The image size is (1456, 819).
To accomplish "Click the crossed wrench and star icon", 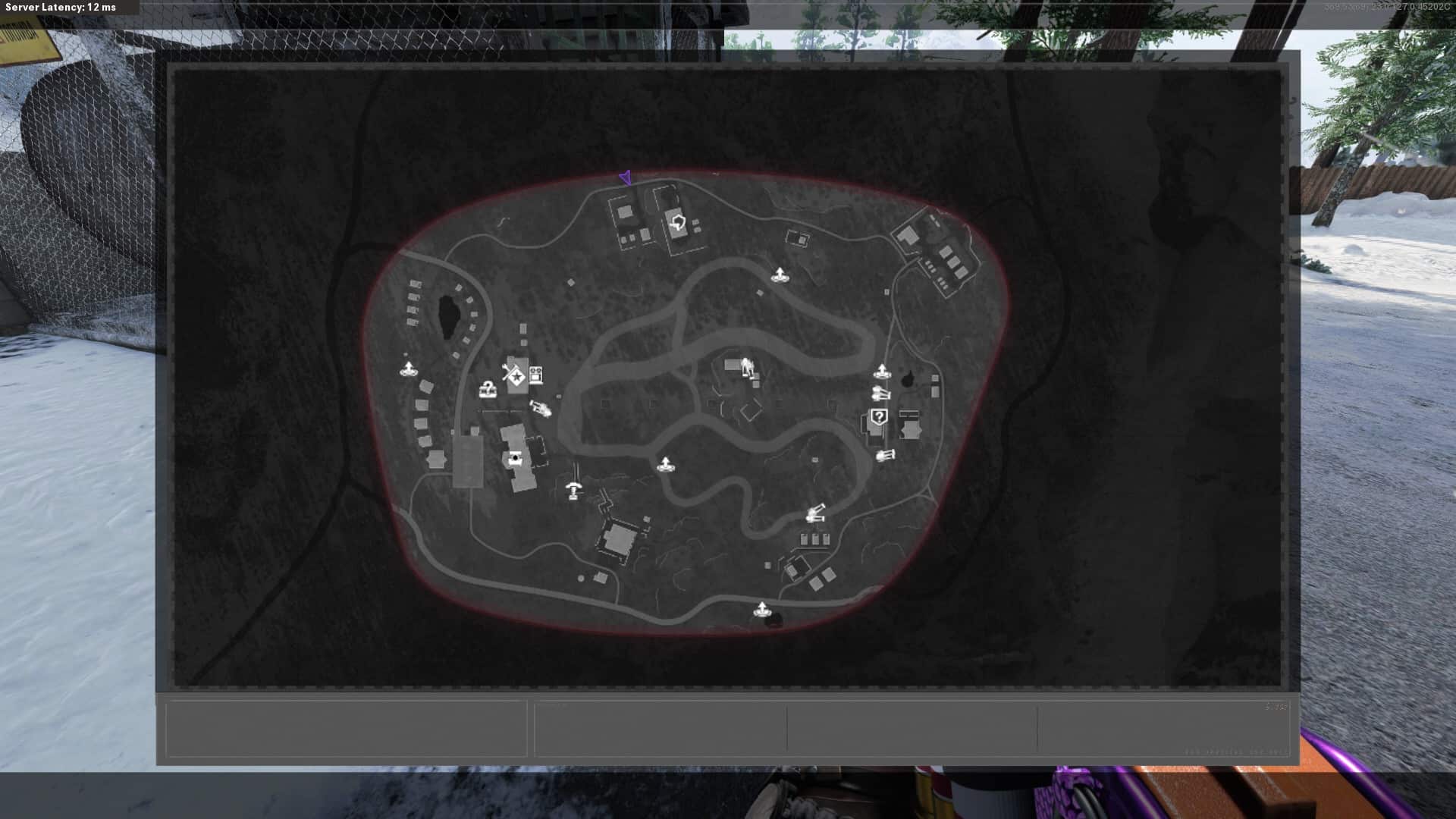I will (x=513, y=374).
